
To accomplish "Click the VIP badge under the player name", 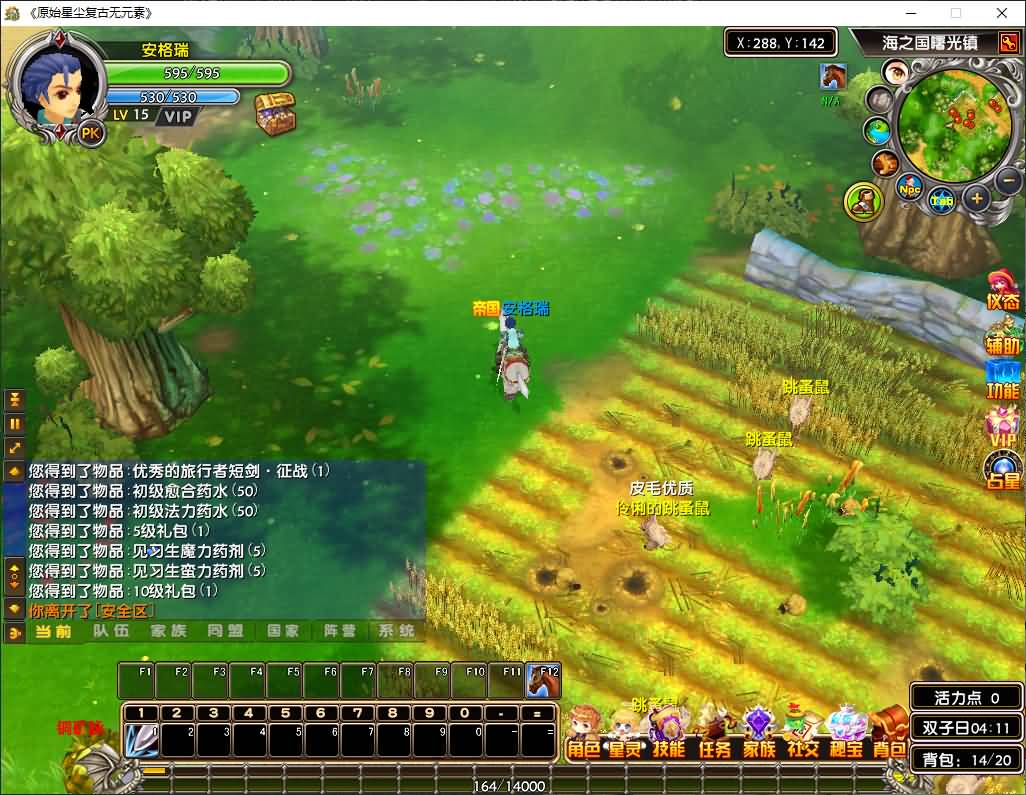I will 178,115.
